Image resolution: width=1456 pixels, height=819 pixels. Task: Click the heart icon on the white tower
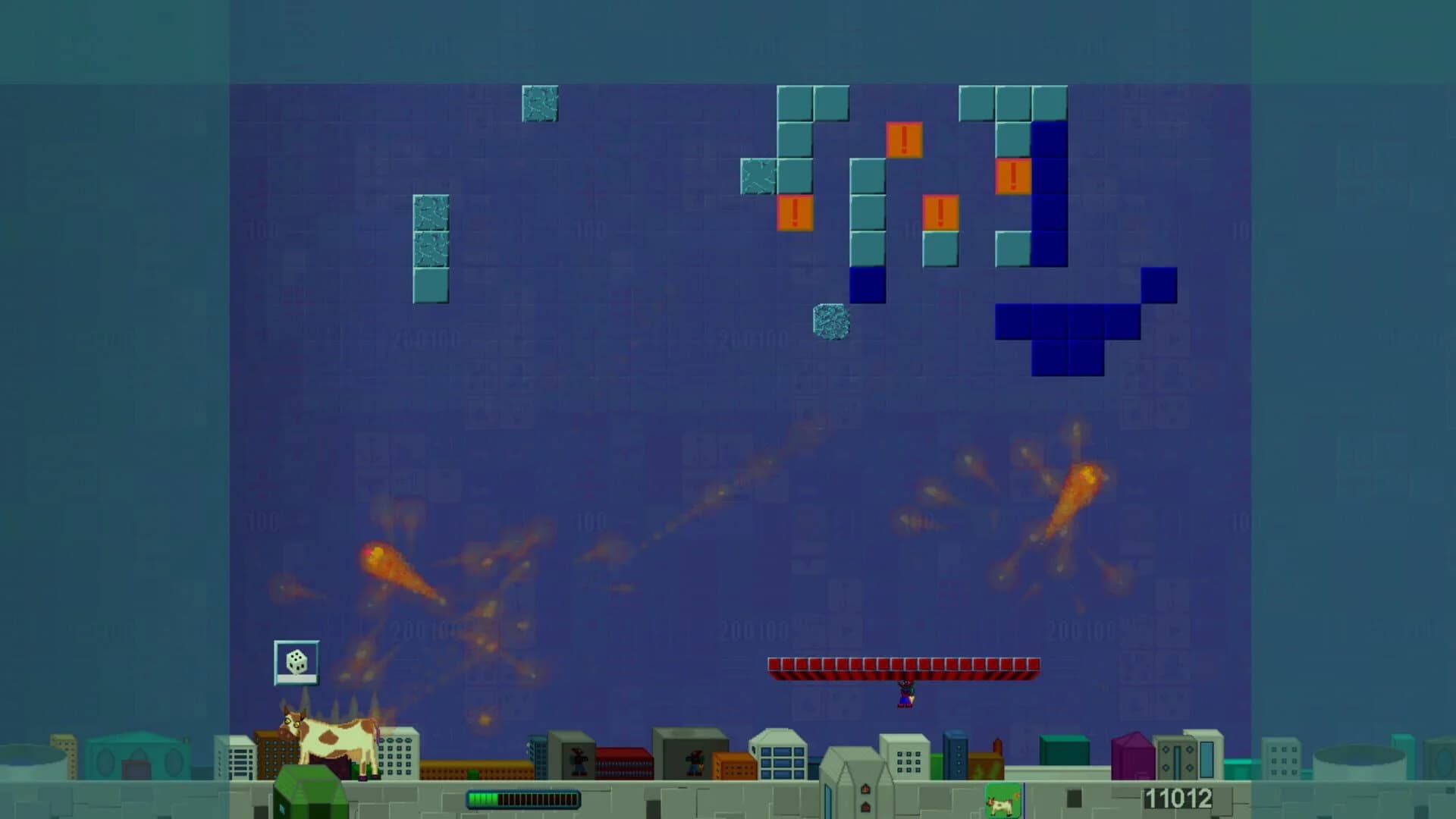[x=864, y=789]
